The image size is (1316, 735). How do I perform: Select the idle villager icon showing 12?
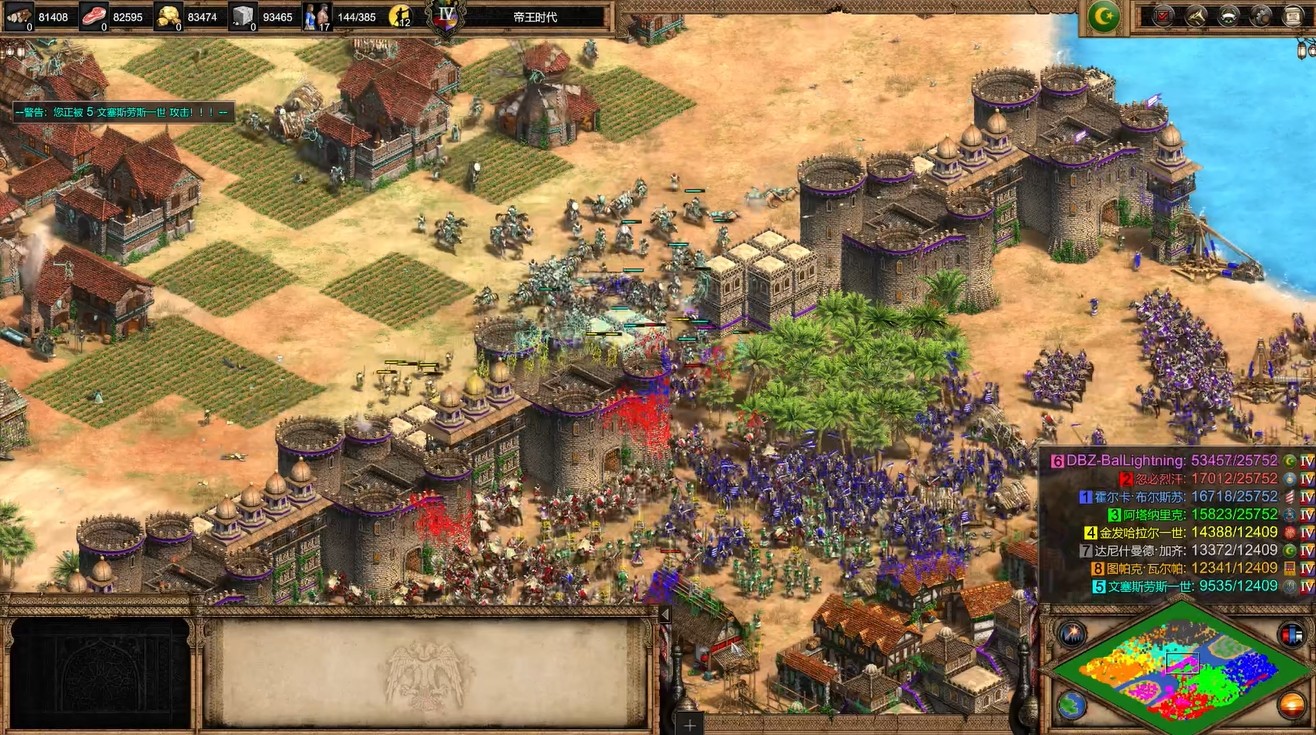[x=401, y=16]
